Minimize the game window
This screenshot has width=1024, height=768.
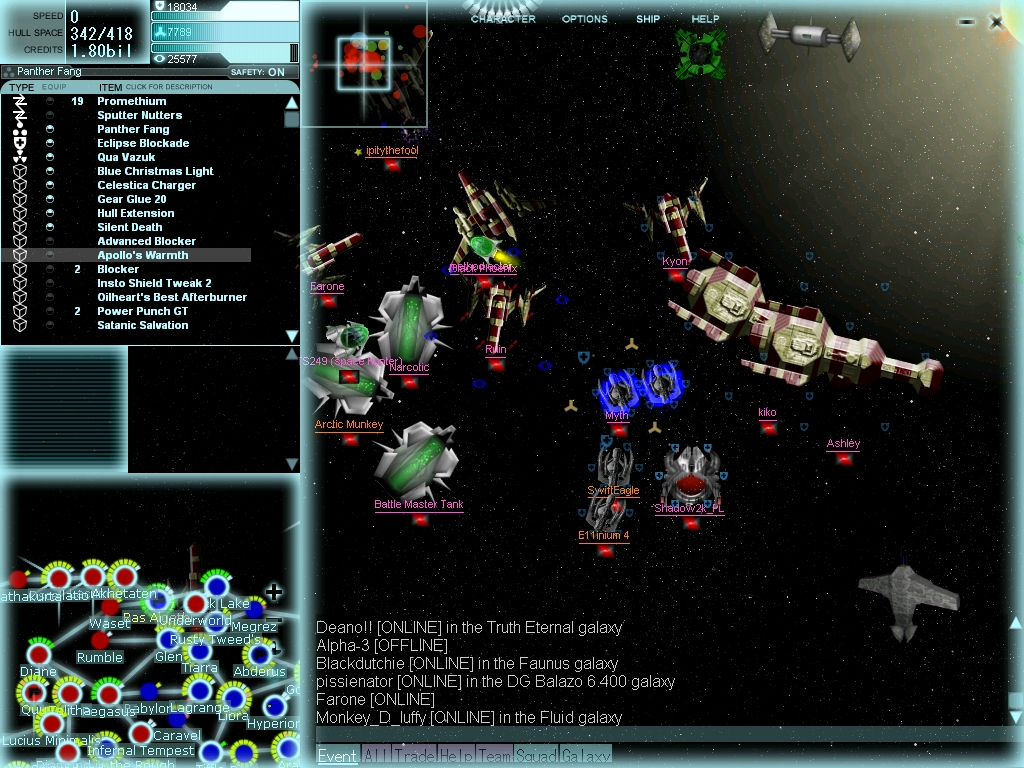coord(966,21)
